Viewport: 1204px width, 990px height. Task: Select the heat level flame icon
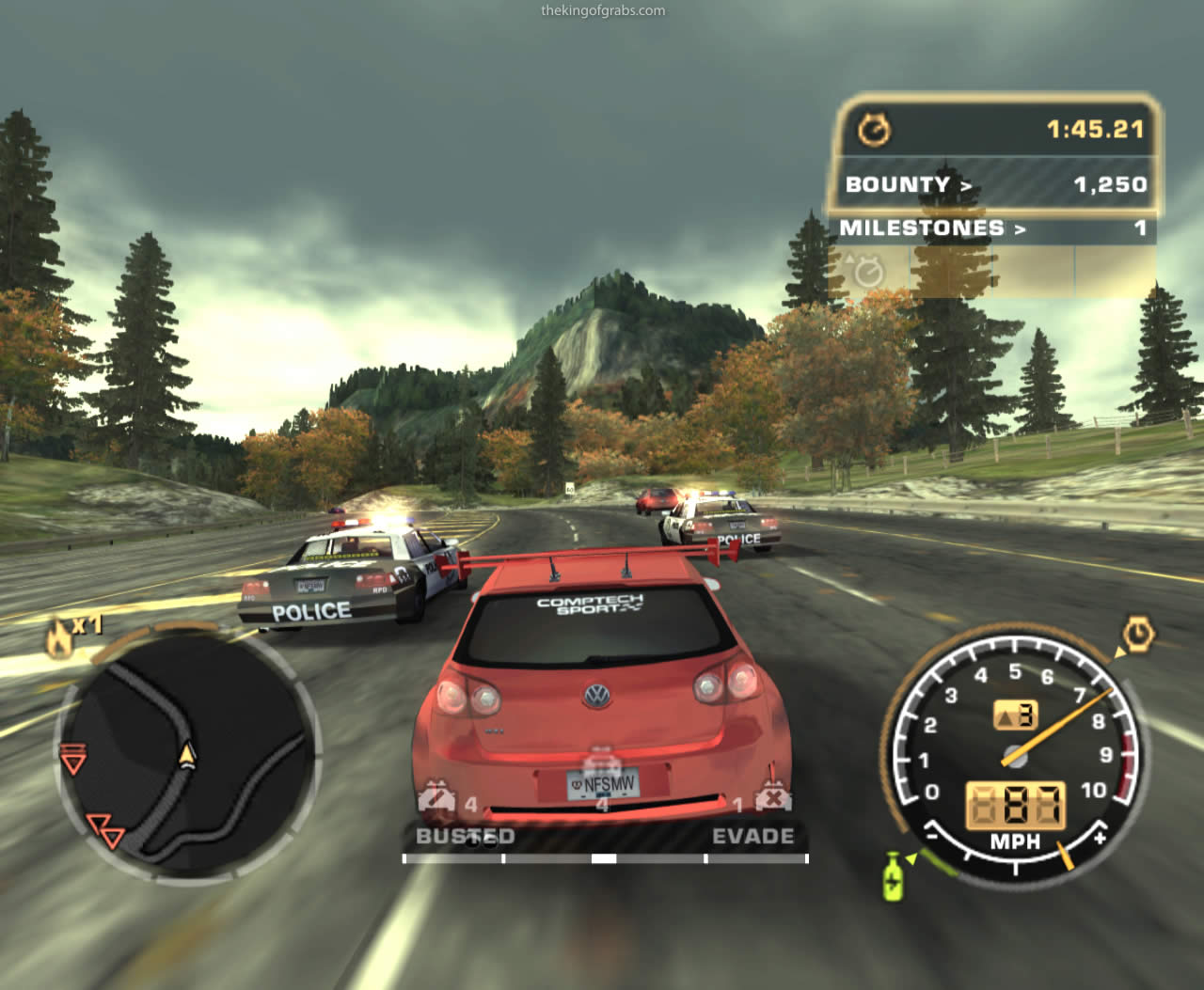pos(58,638)
